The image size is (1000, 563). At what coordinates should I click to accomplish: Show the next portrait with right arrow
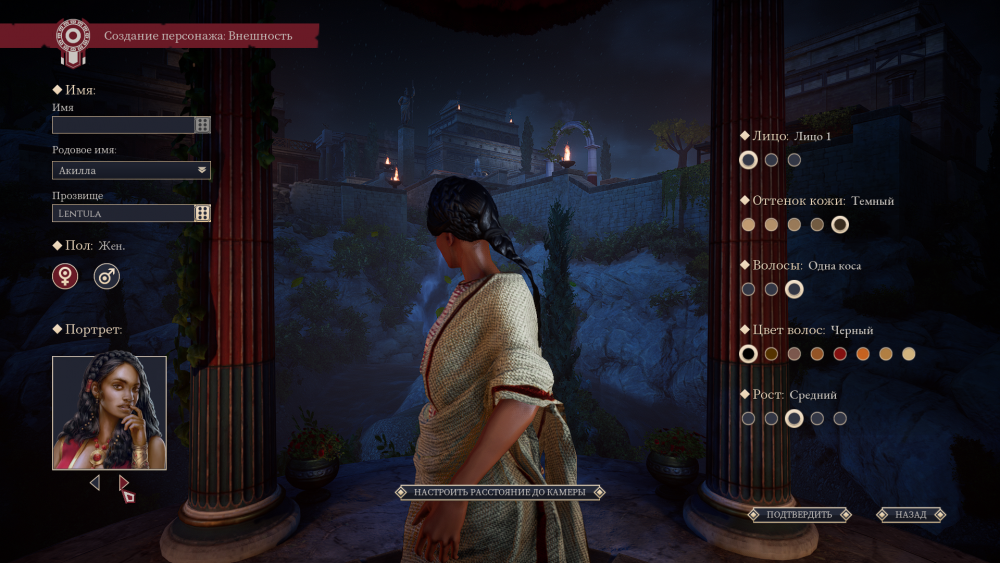(x=124, y=483)
